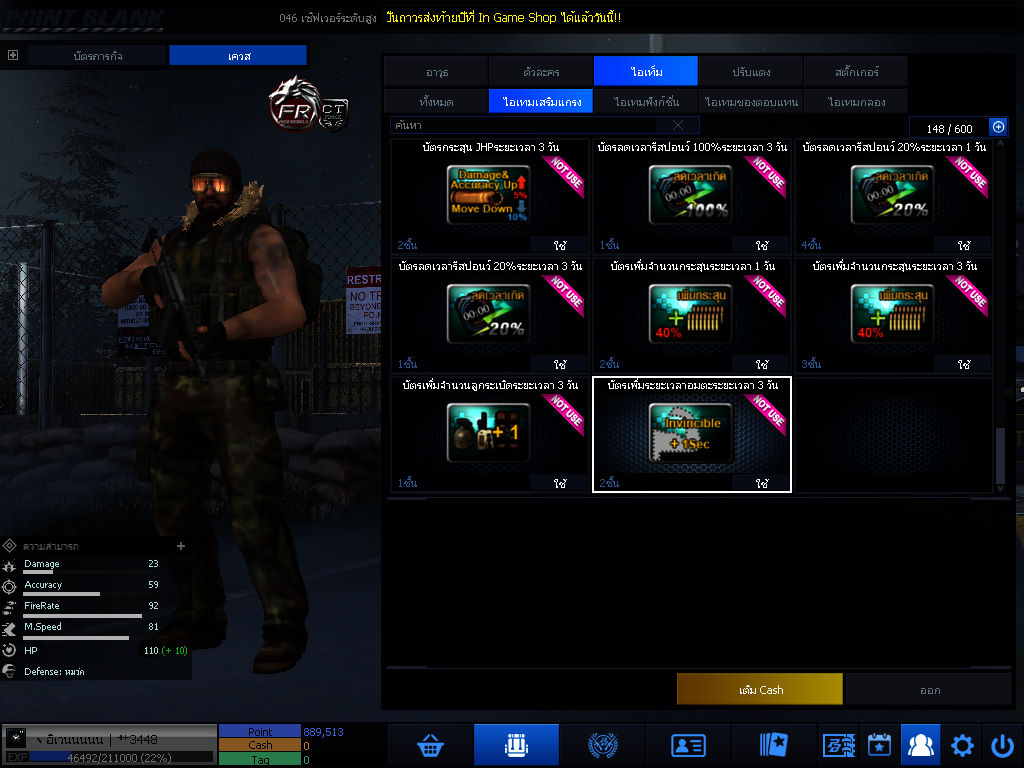Open settings with the gear icon

[x=962, y=745]
